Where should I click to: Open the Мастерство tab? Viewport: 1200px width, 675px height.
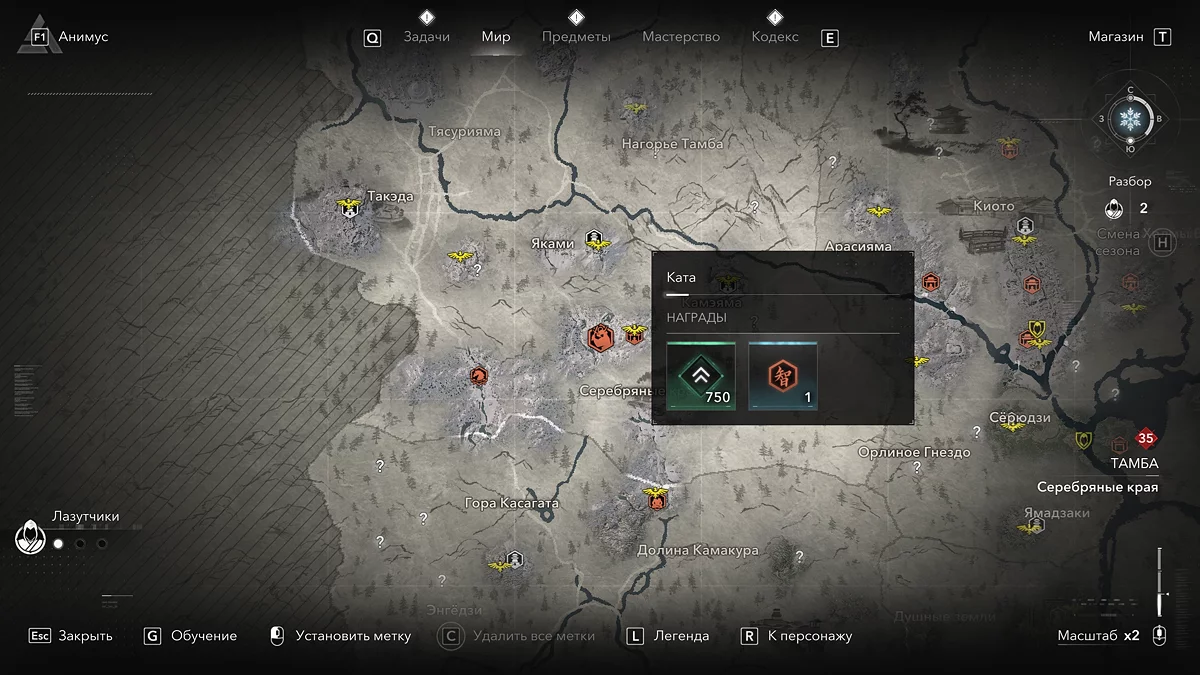(681, 37)
